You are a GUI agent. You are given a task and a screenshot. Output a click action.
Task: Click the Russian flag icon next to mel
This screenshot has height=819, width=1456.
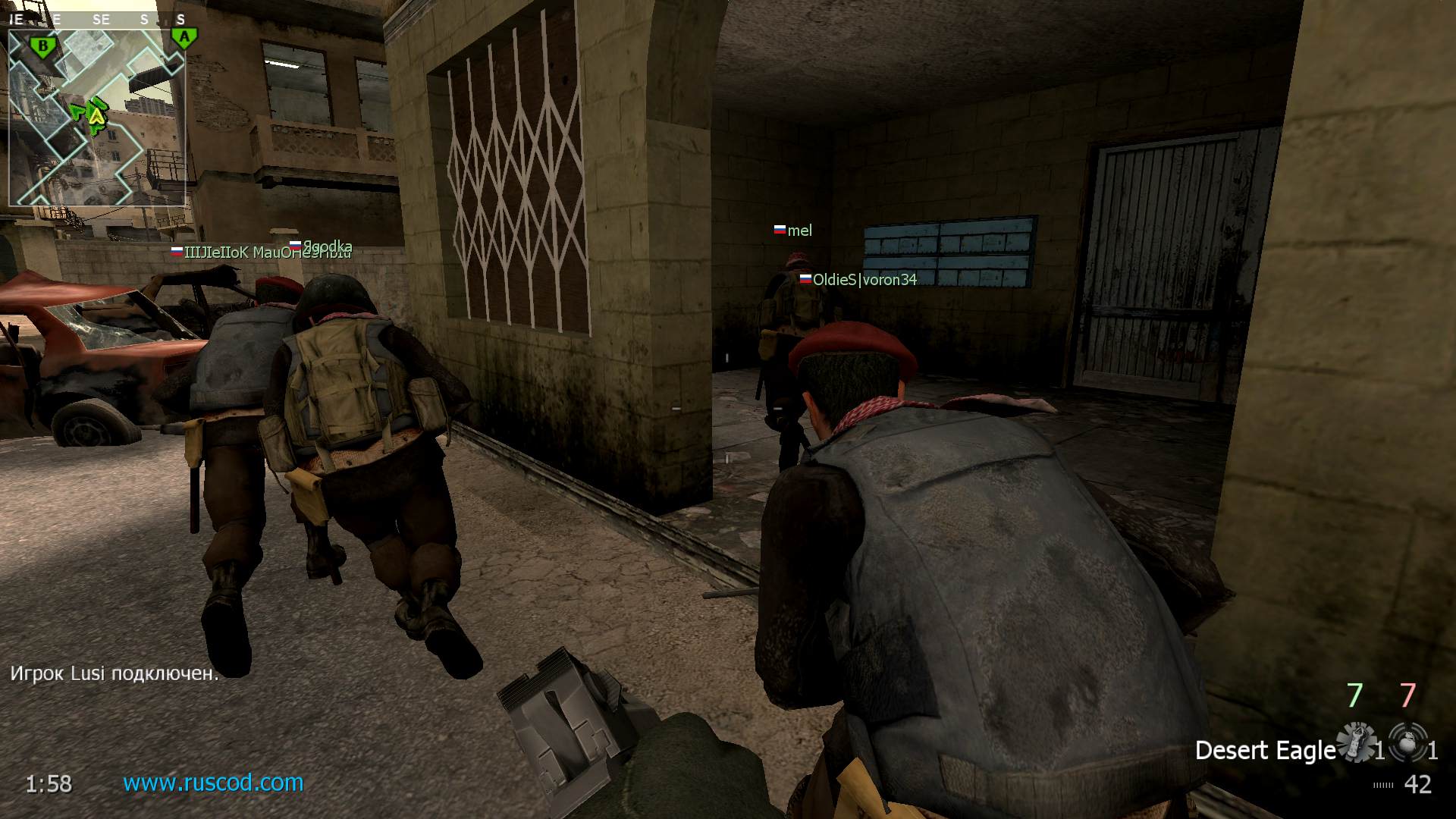pyautogui.click(x=779, y=230)
